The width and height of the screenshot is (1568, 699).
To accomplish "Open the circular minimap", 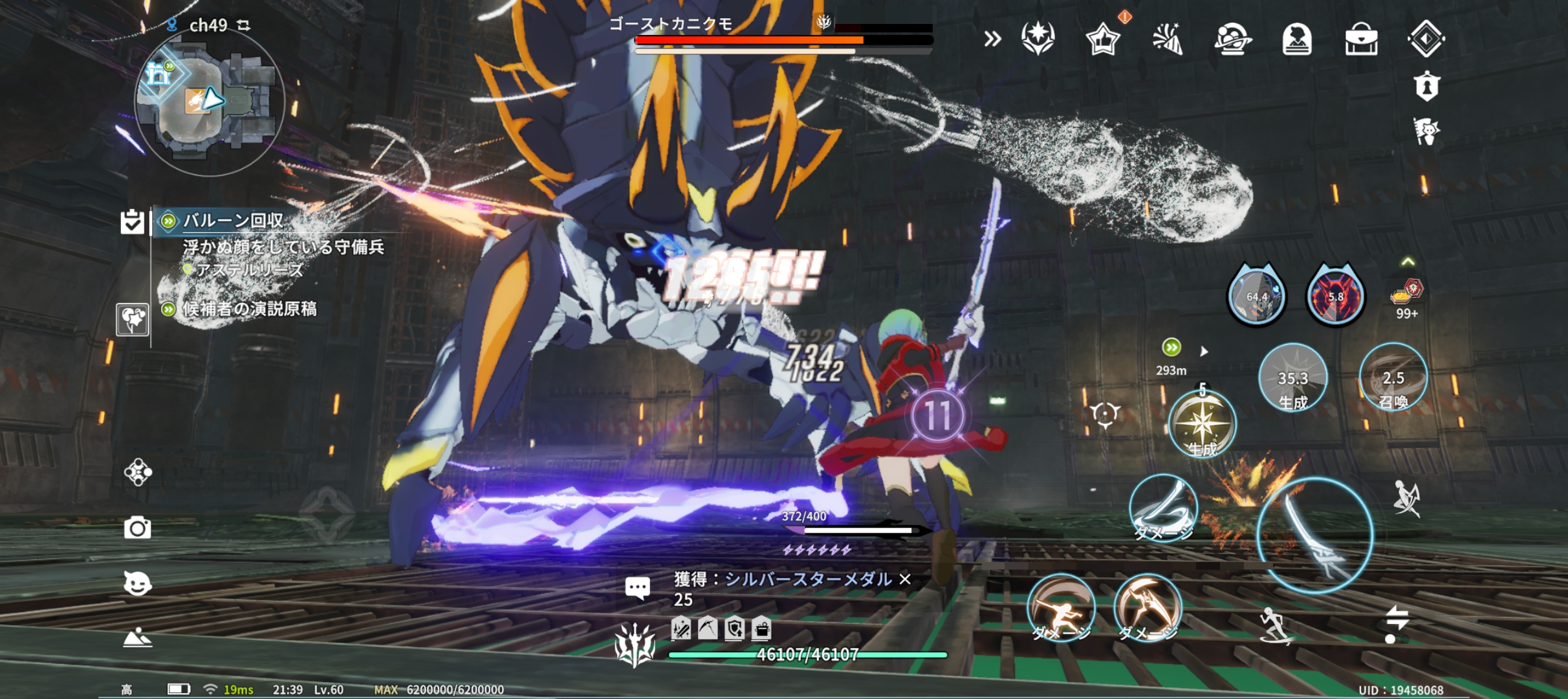I will [209, 102].
